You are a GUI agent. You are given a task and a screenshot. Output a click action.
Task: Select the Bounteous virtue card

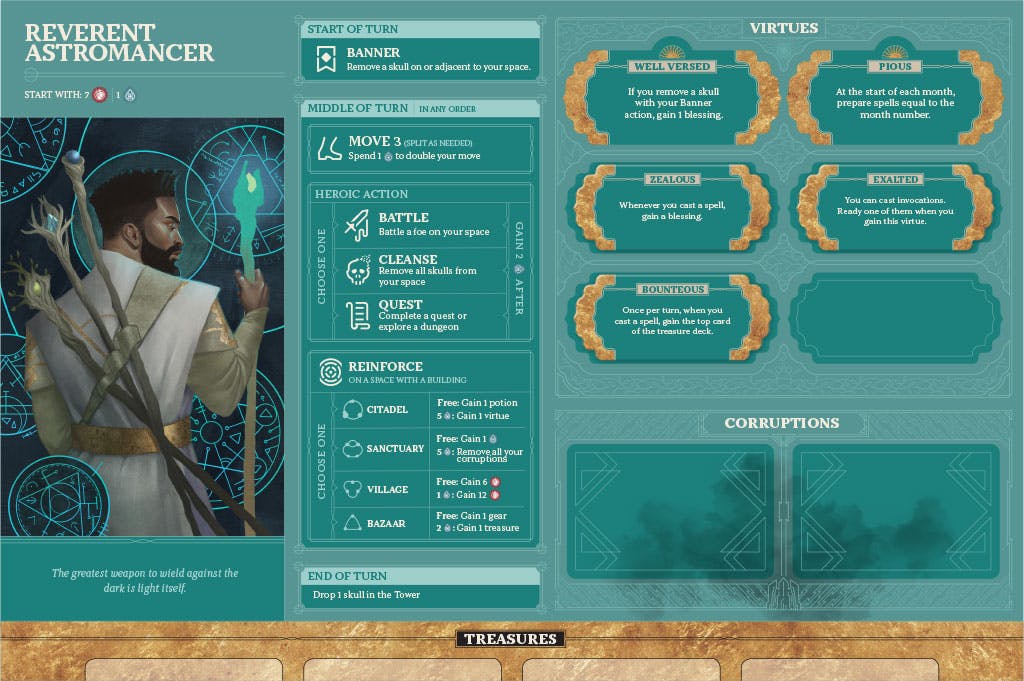click(x=671, y=317)
